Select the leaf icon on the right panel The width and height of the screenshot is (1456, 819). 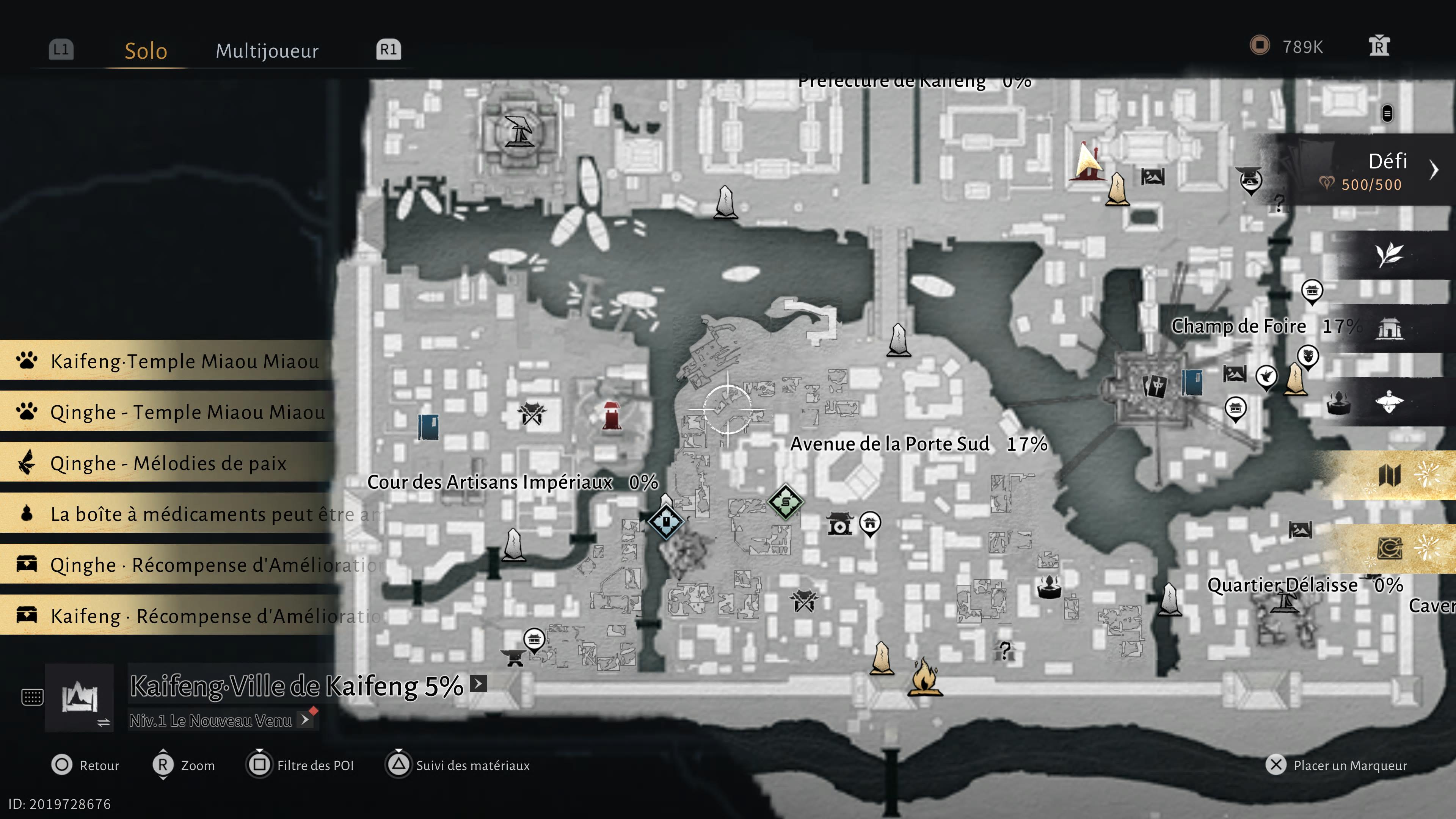click(1389, 255)
